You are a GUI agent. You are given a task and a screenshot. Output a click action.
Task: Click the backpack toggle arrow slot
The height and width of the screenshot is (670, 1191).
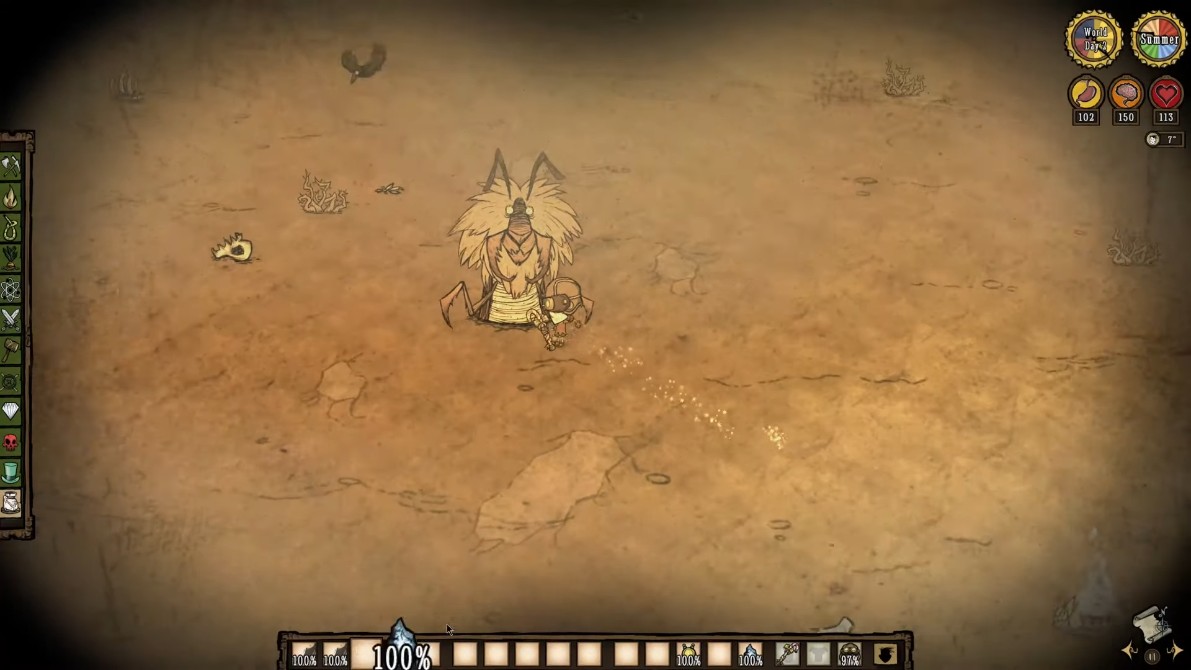click(885, 654)
